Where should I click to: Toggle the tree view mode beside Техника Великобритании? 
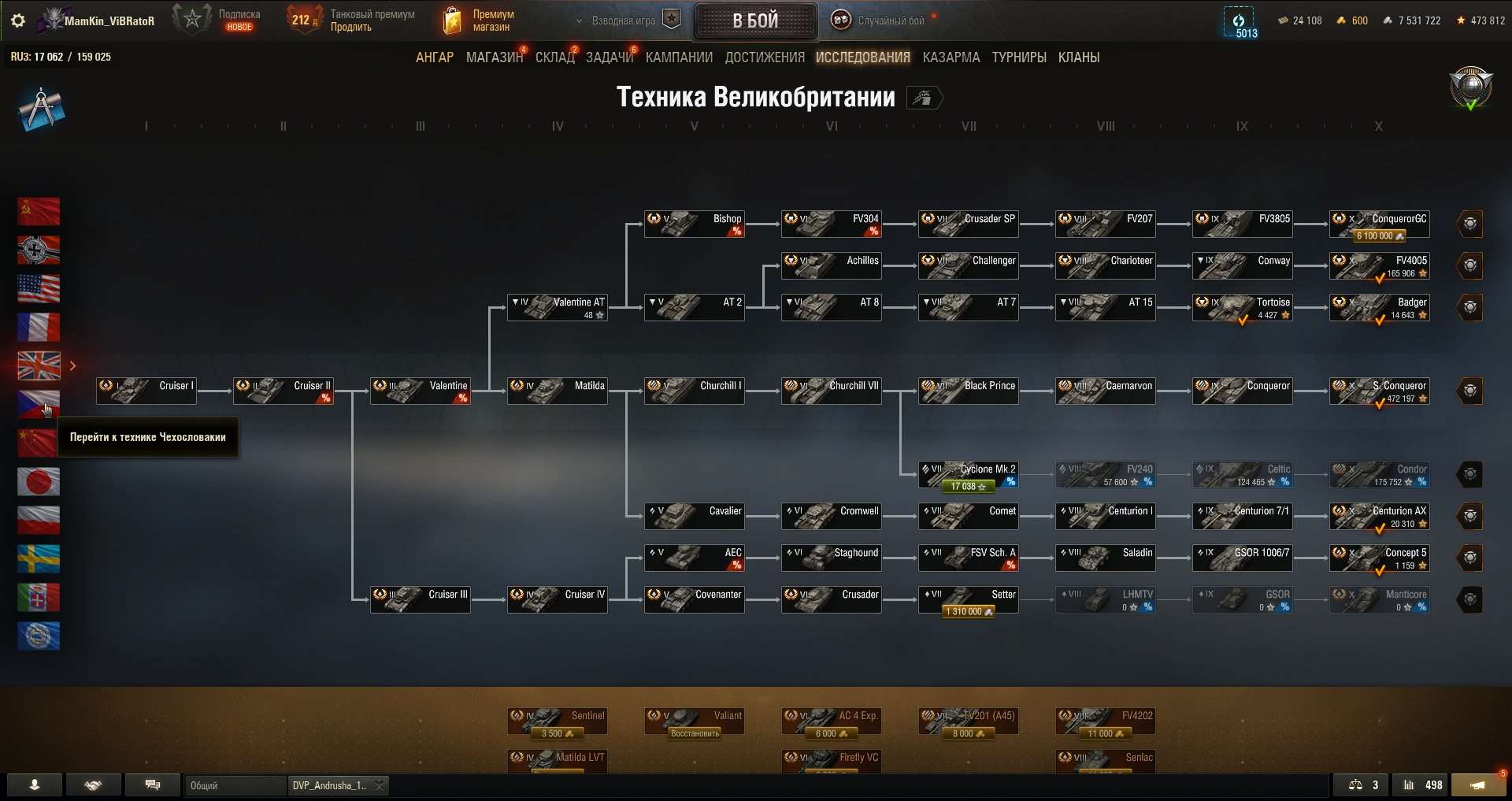click(925, 98)
